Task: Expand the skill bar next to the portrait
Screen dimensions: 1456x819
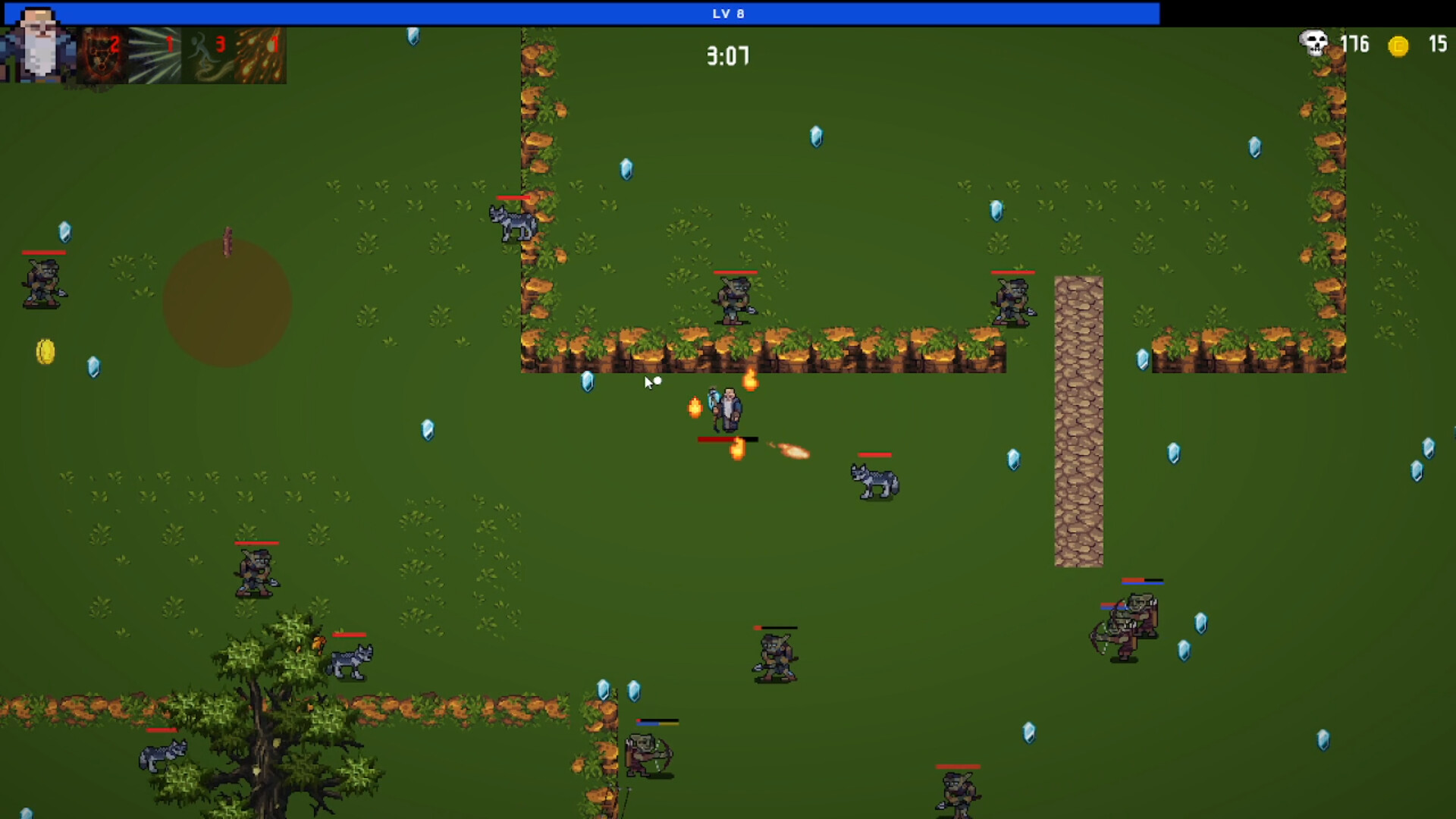Action: (x=182, y=57)
